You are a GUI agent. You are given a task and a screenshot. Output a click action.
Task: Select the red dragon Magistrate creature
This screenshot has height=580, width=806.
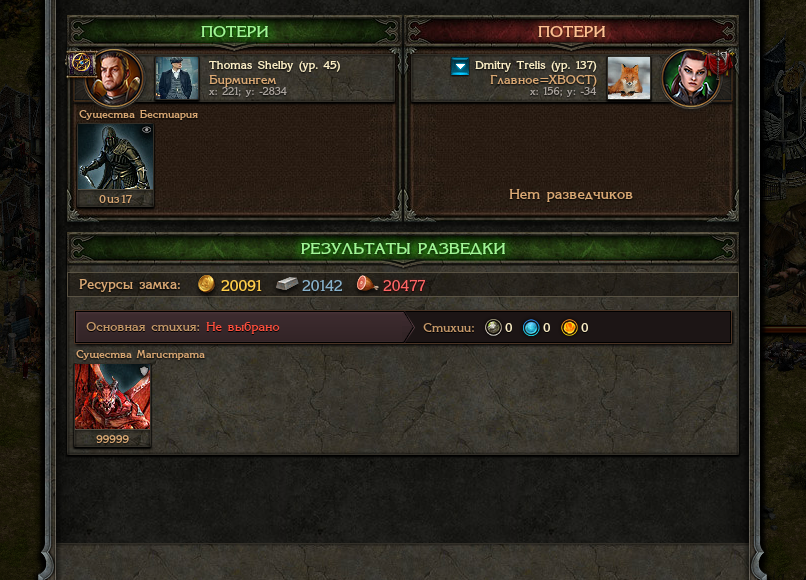point(112,397)
